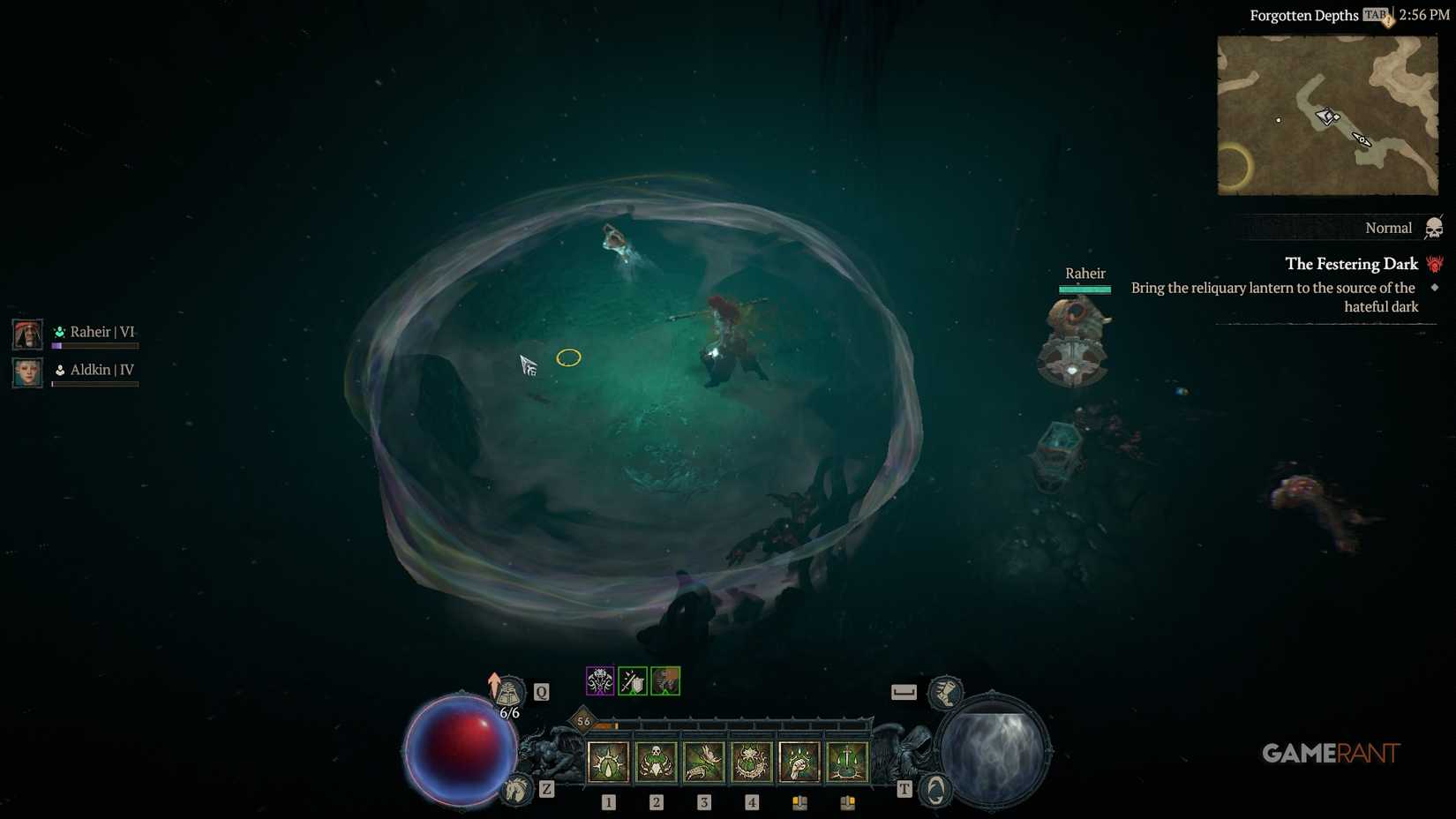Click the red sigil next to The Festering Dark
Viewport: 1456px width, 819px height.
[x=1435, y=264]
